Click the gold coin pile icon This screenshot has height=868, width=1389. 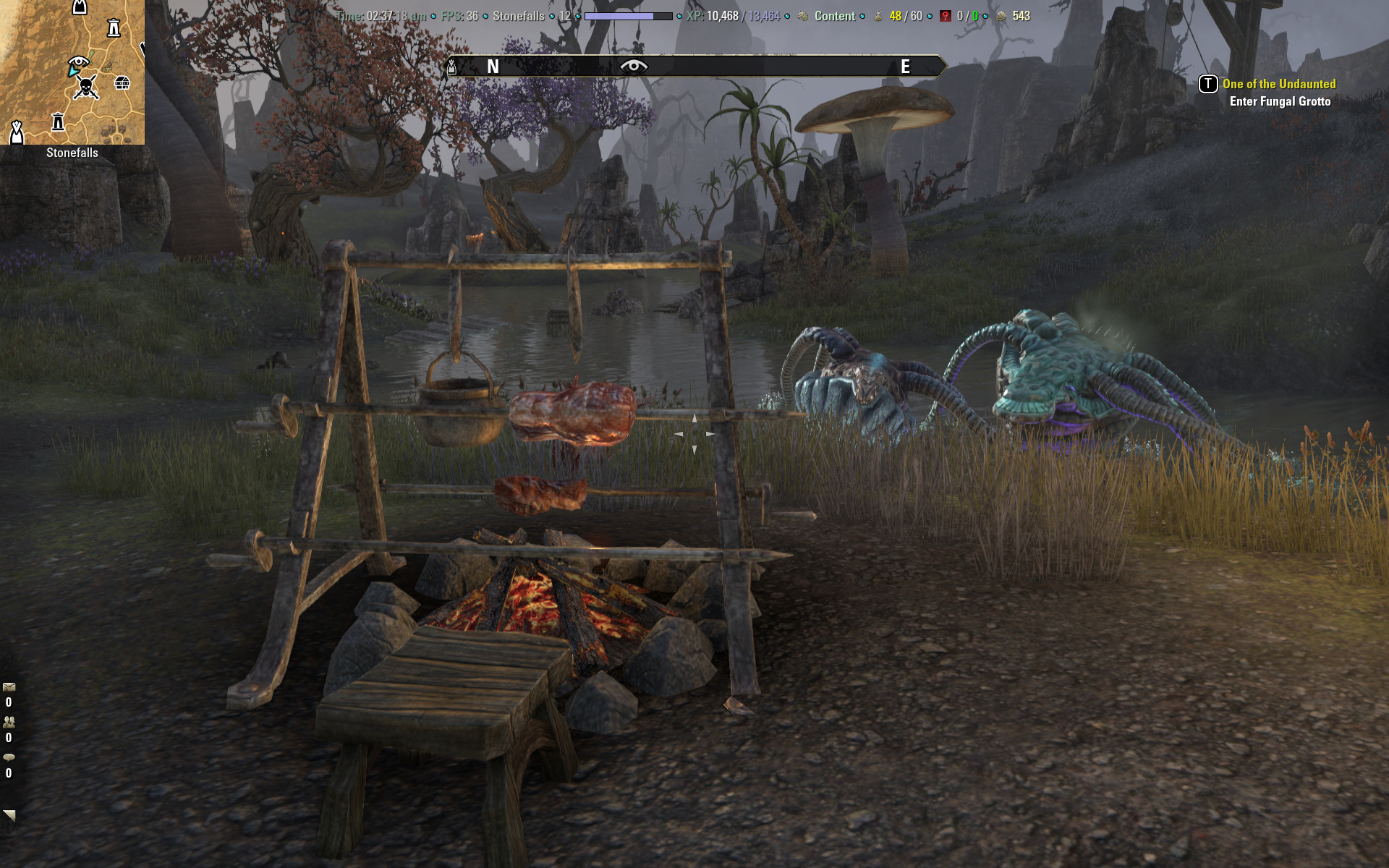point(1001,16)
